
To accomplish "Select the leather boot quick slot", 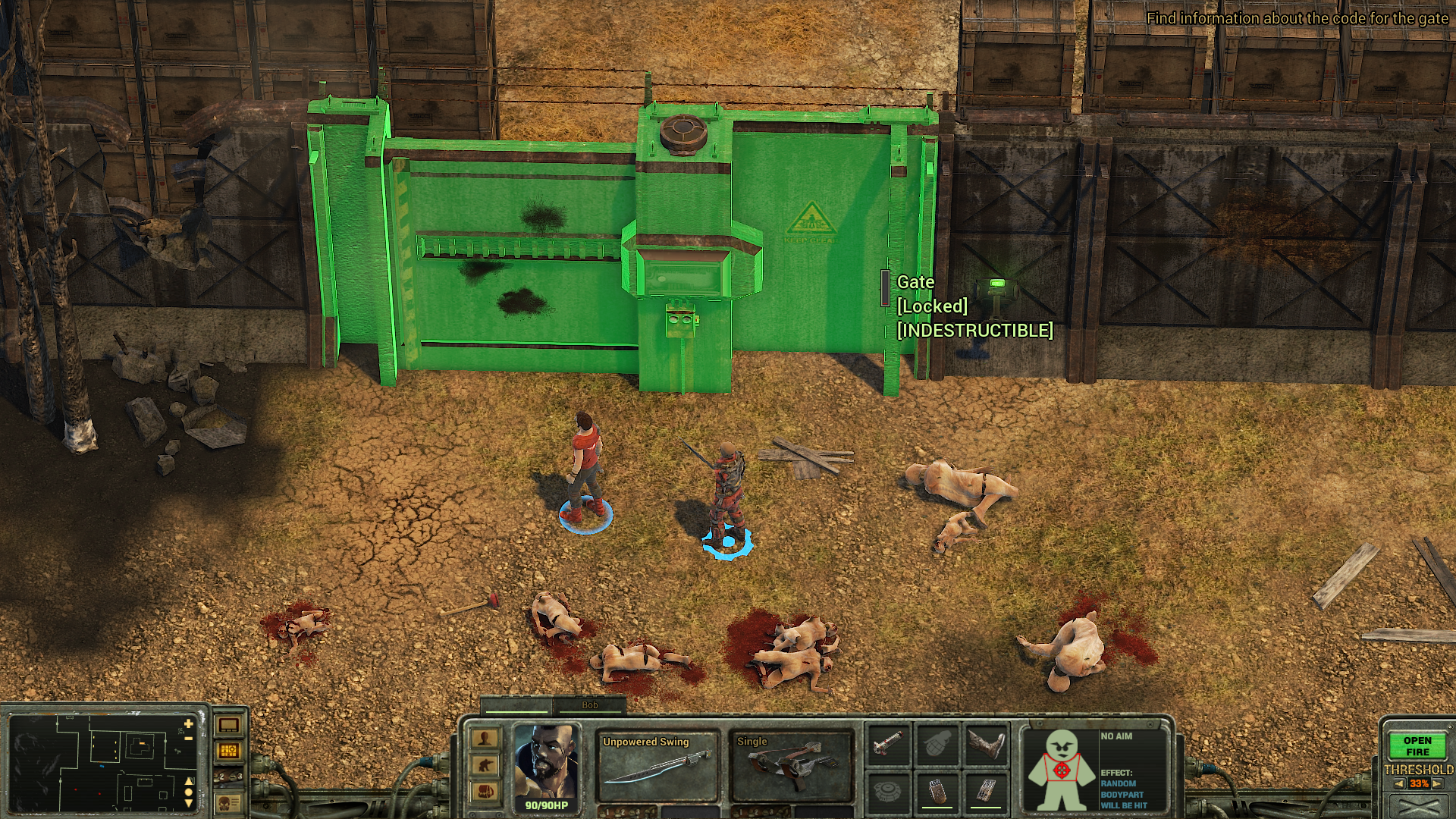I will (x=987, y=744).
